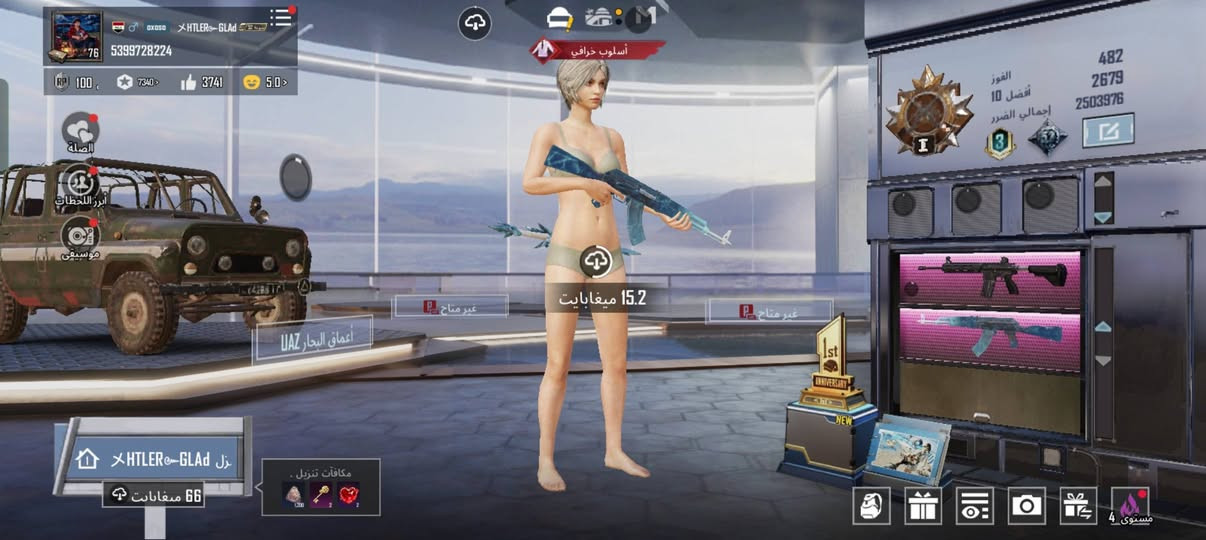Open the camera screenshot button

coord(1026,505)
